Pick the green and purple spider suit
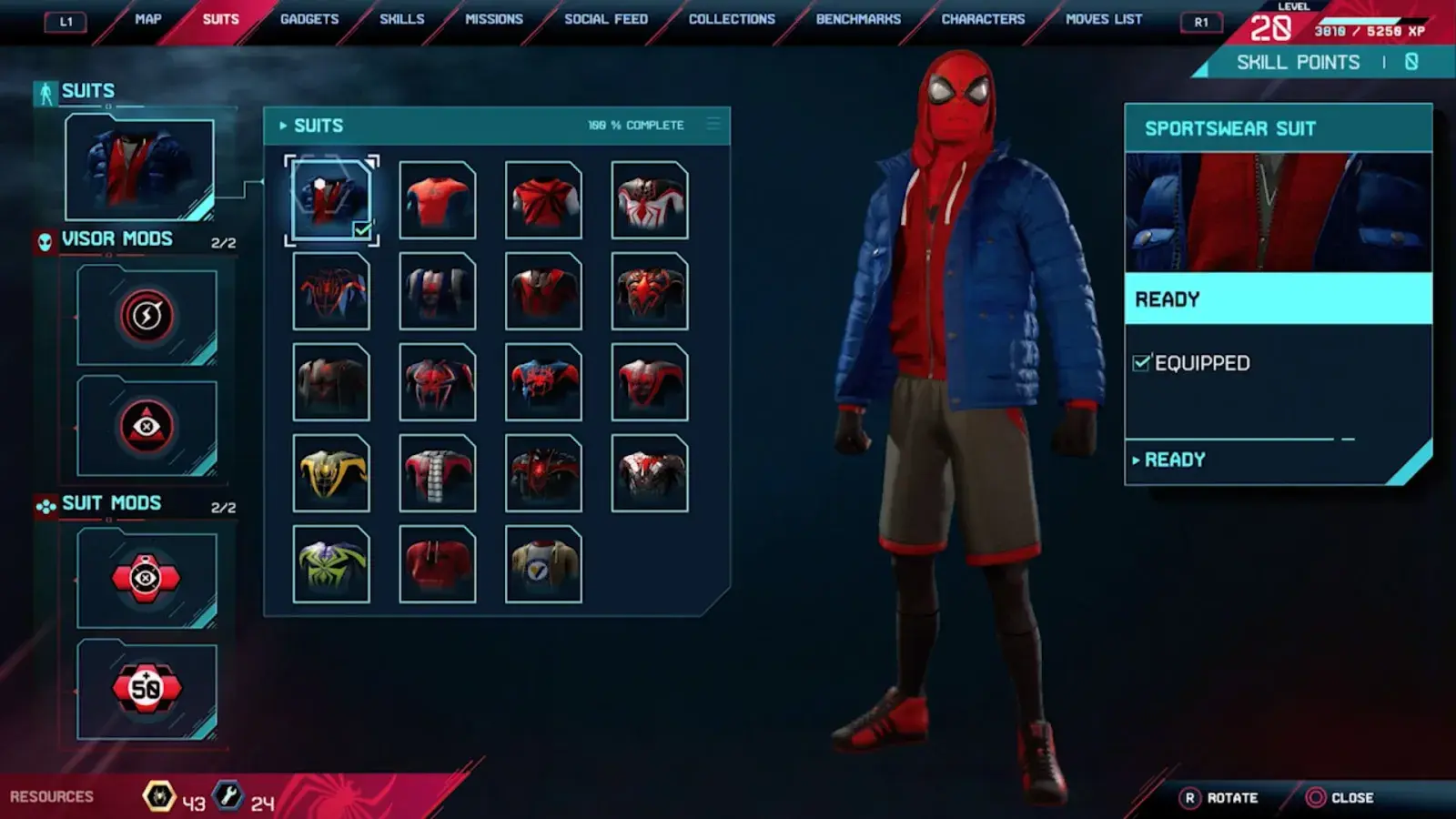The height and width of the screenshot is (819, 1456). point(331,564)
